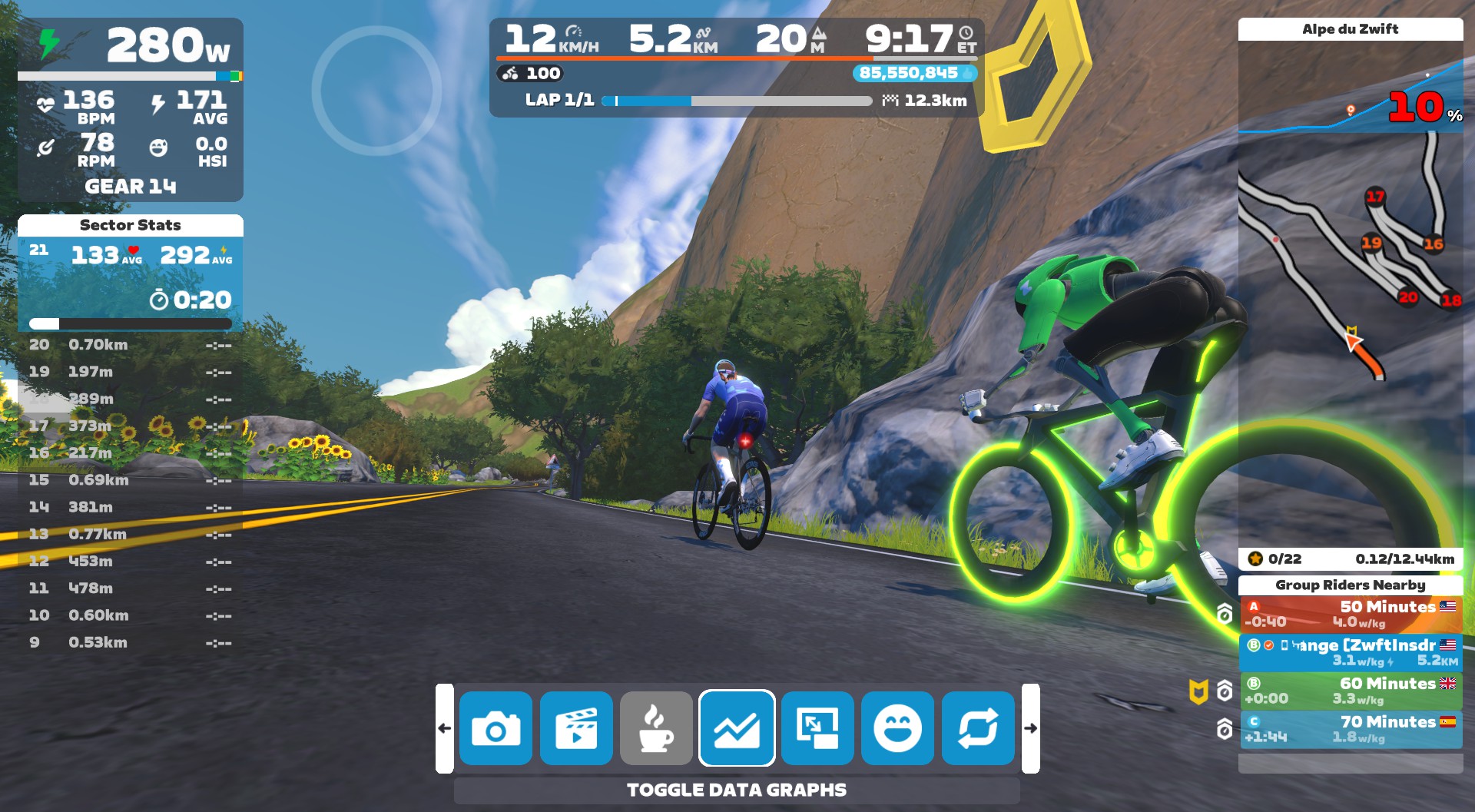This screenshot has height=812, width=1475.
Task: Select the ZwftInsdr rider row
Action: click(1351, 652)
